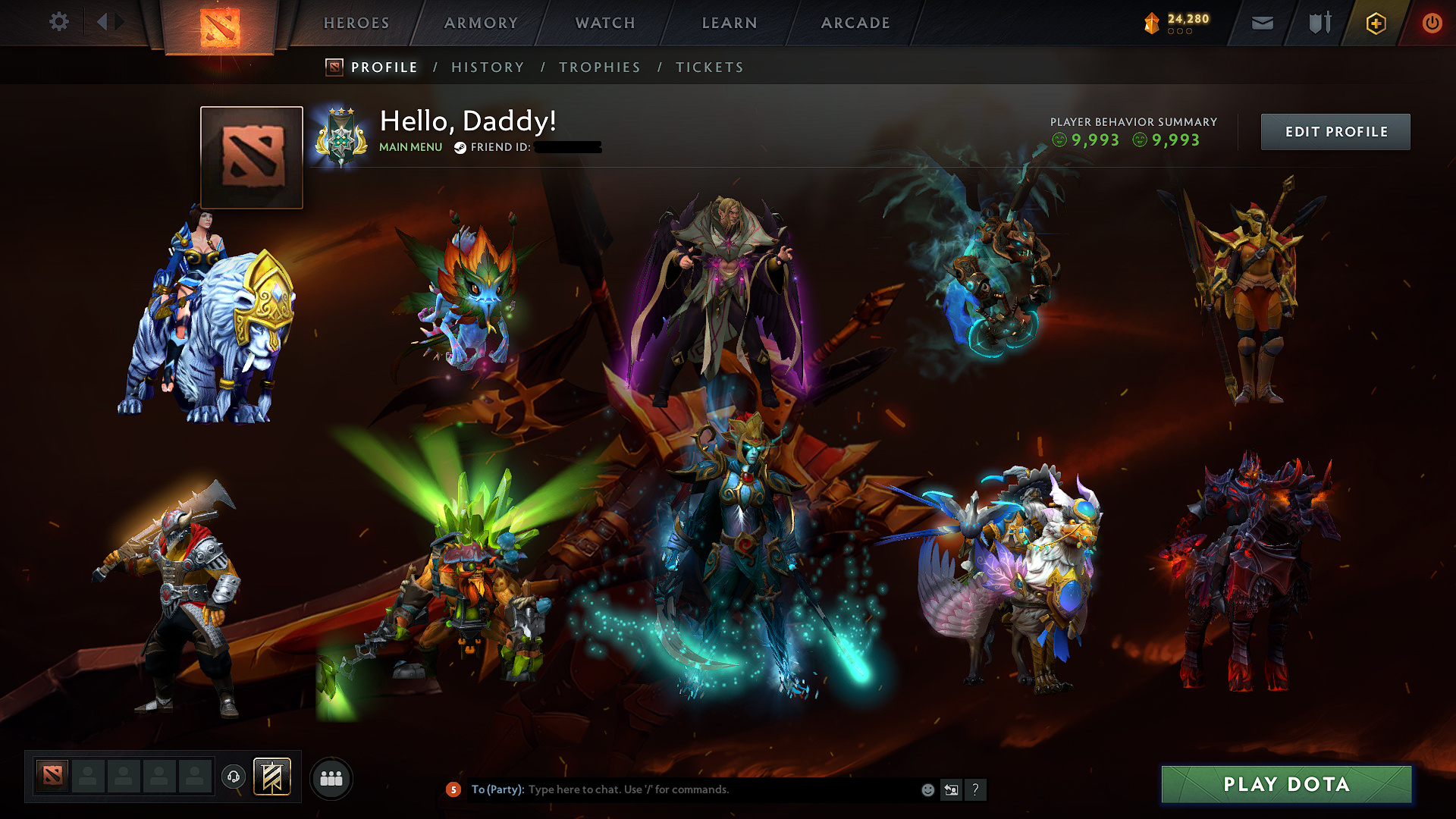Viewport: 1456px width, 819px height.
Task: Open the Guild banner icon near party slots
Action: pos(271,777)
